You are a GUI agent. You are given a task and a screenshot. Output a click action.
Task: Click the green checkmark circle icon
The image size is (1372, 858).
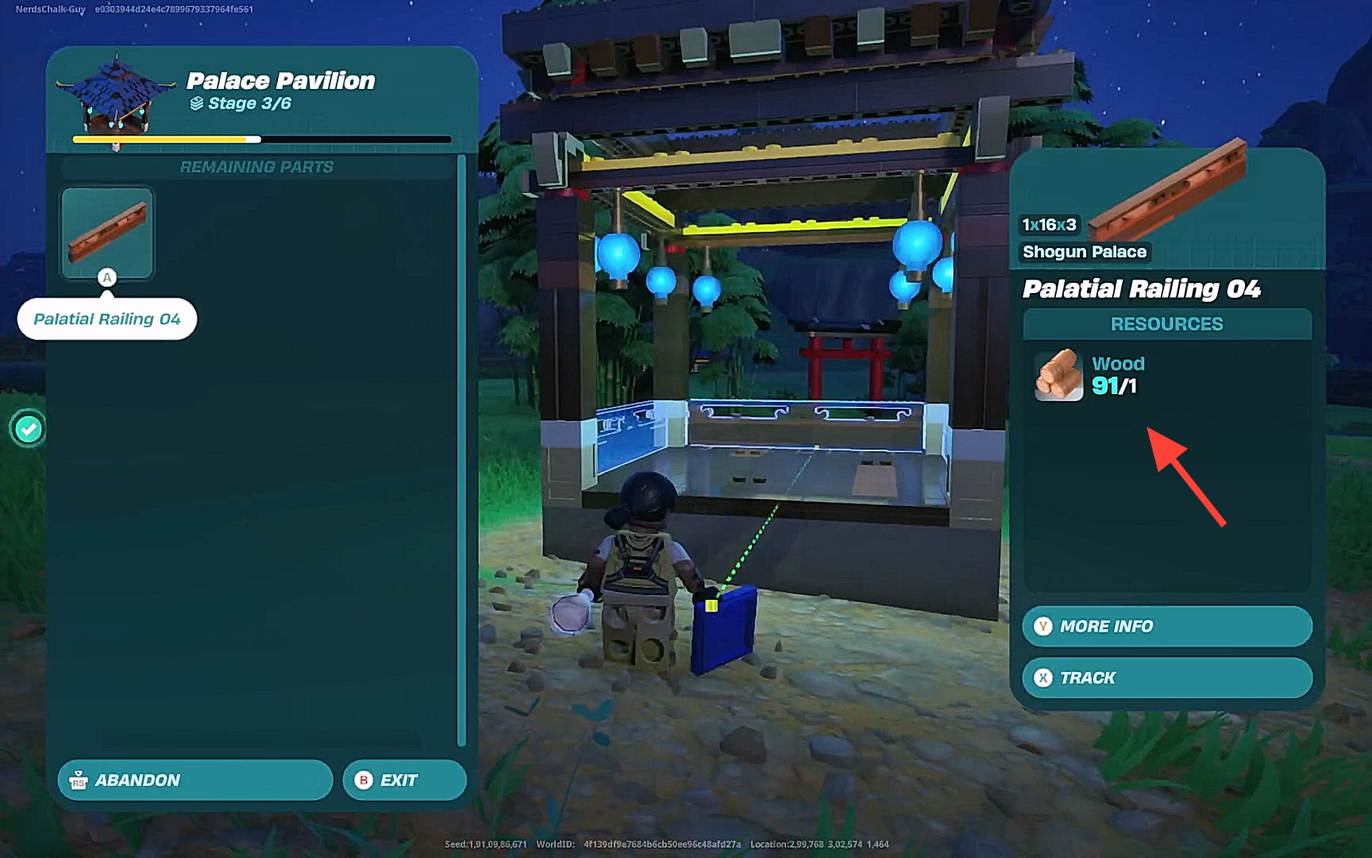point(29,430)
